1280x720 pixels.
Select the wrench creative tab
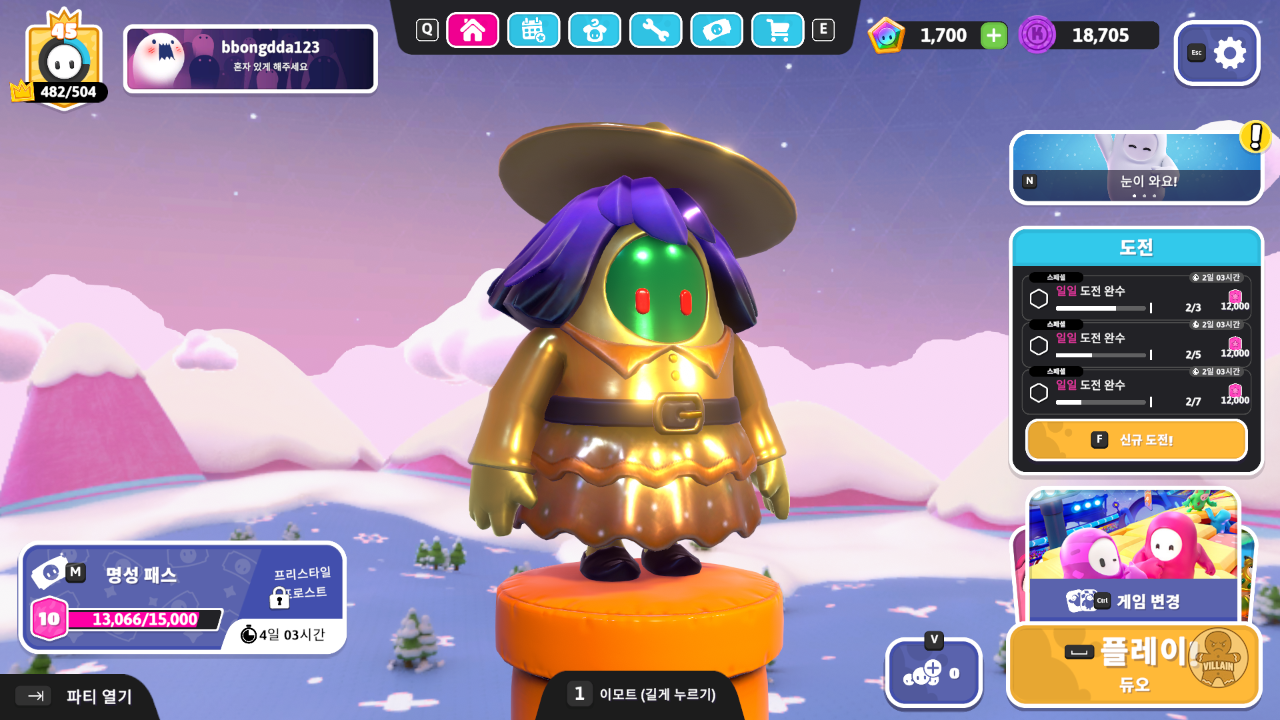(656, 30)
